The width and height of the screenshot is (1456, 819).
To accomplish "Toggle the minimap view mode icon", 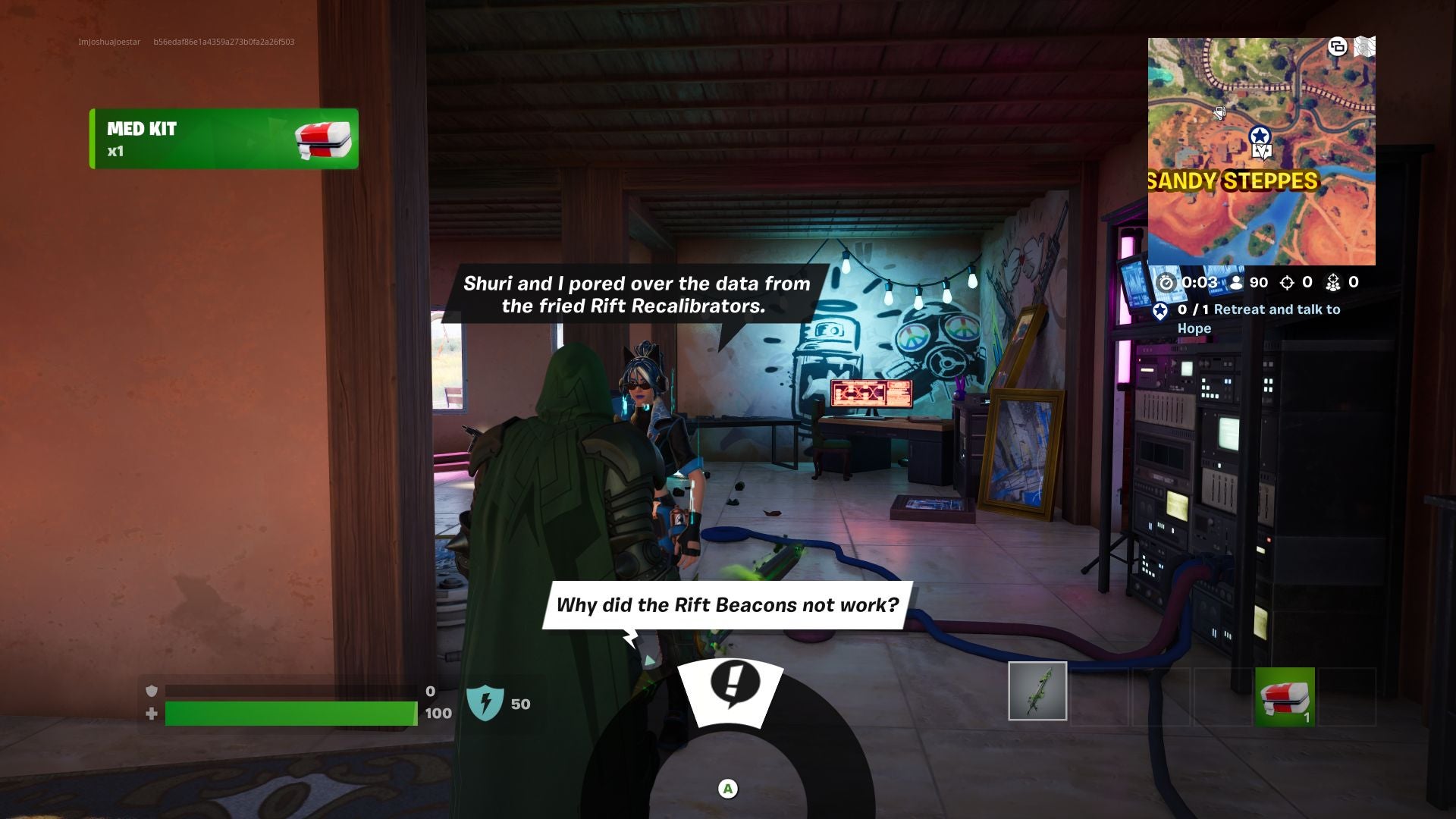I will coord(1338,47).
